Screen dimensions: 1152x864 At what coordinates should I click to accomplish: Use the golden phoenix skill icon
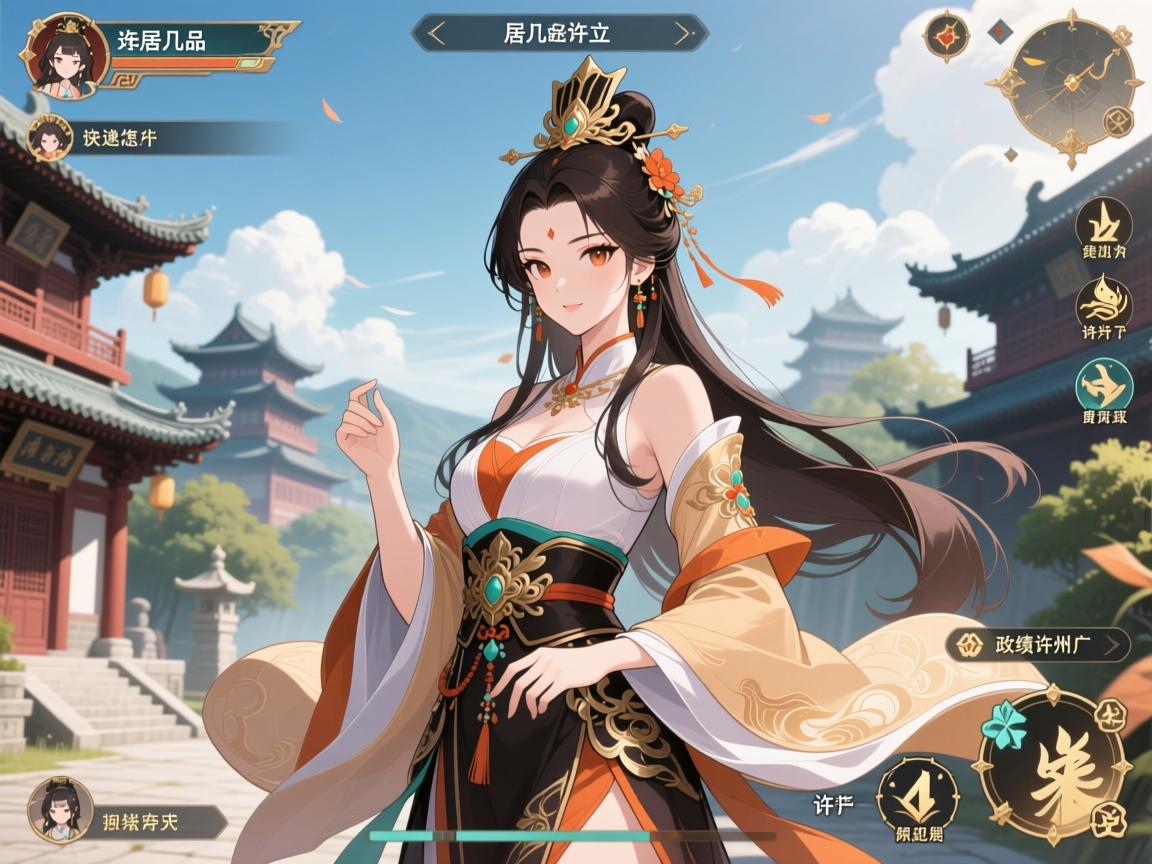(1104, 300)
